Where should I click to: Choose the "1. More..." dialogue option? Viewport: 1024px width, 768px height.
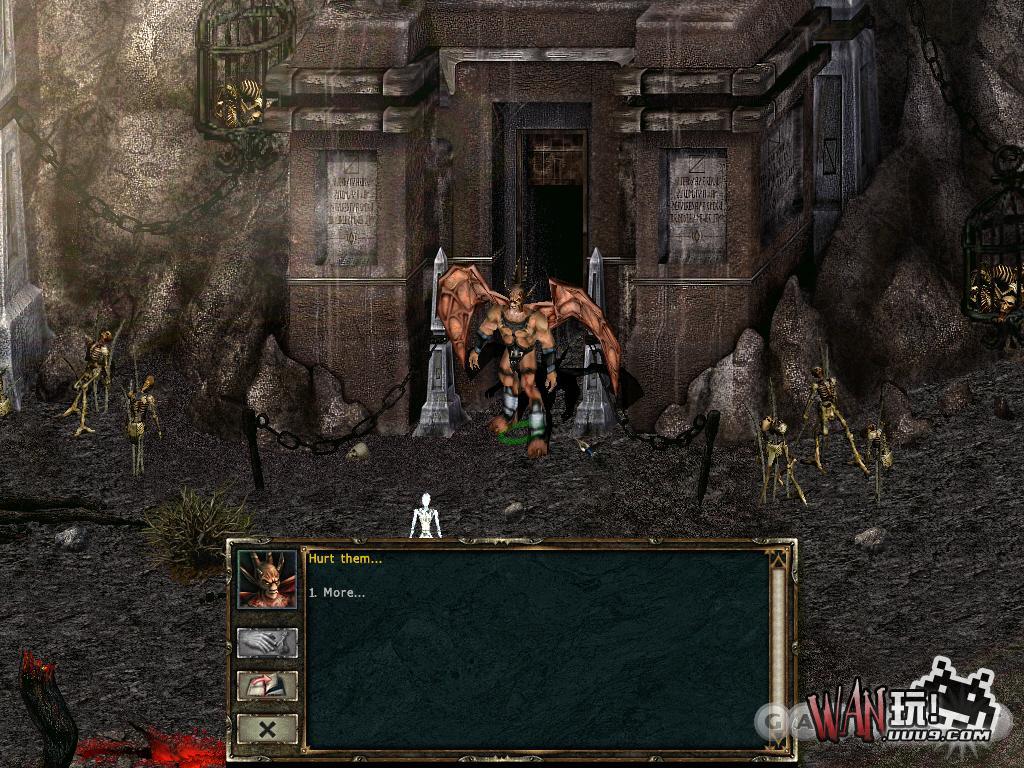point(336,593)
